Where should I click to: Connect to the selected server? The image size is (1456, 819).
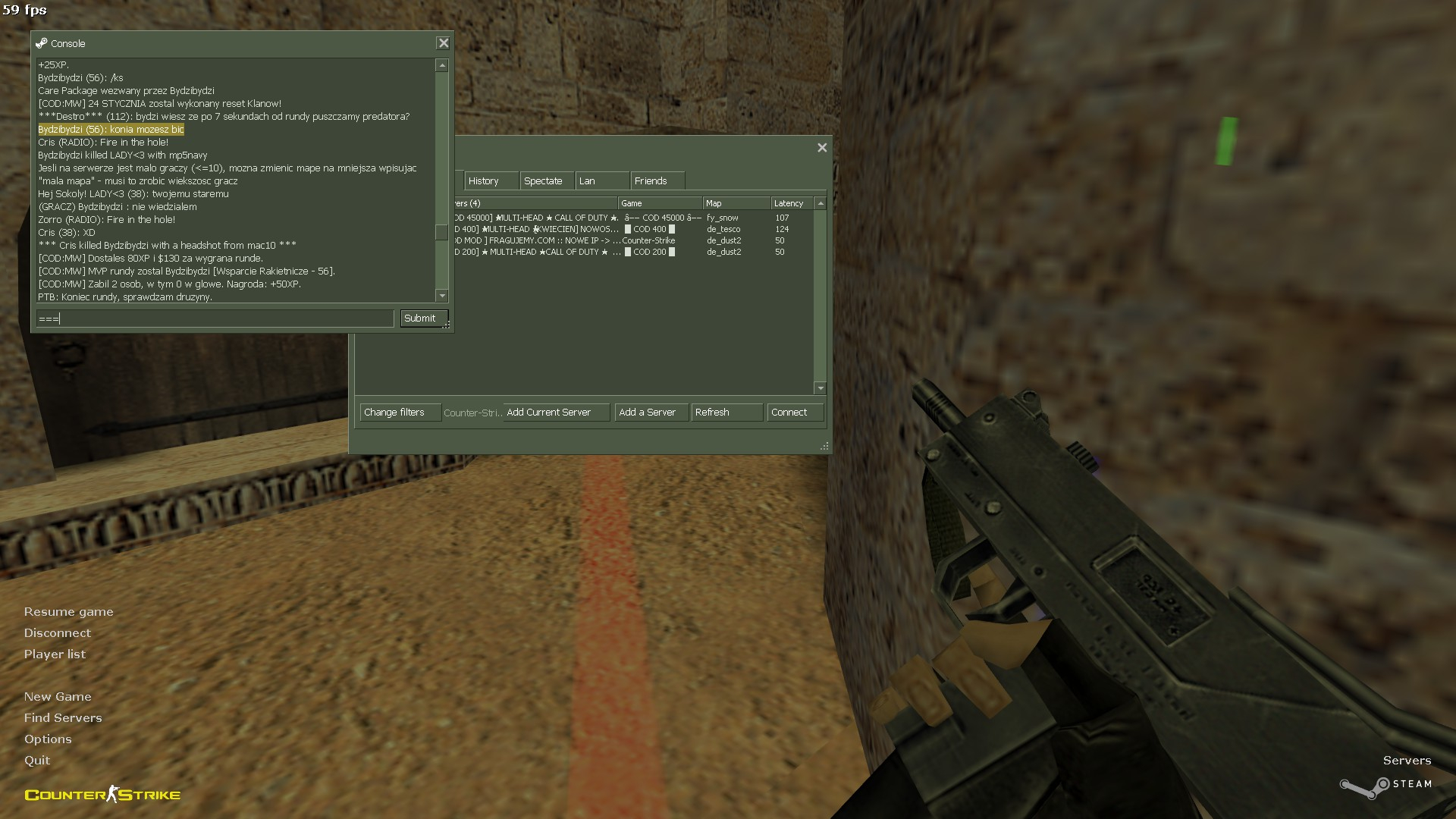pos(794,413)
